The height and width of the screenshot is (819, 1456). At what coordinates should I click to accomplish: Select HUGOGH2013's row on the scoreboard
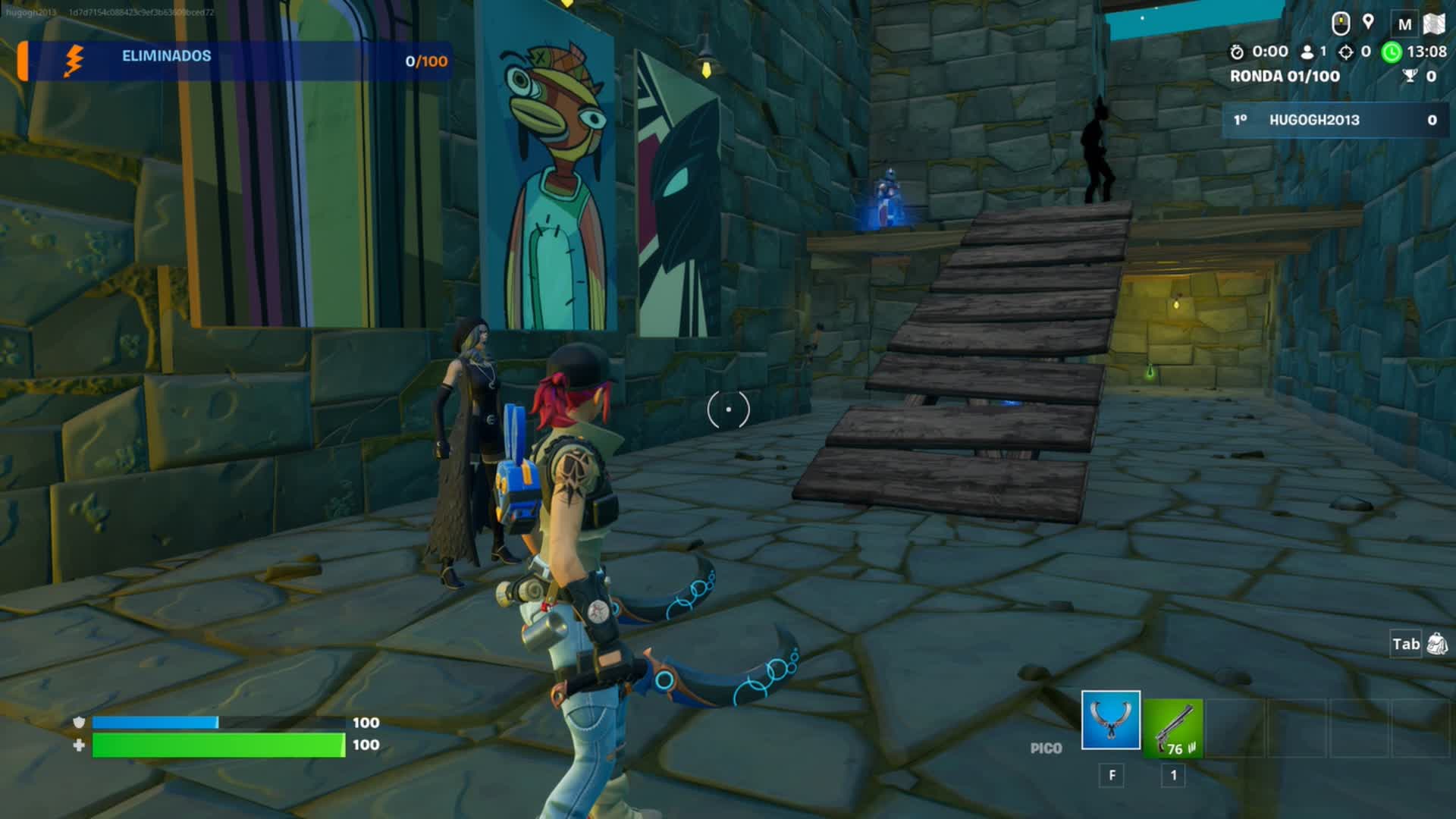click(x=1335, y=120)
